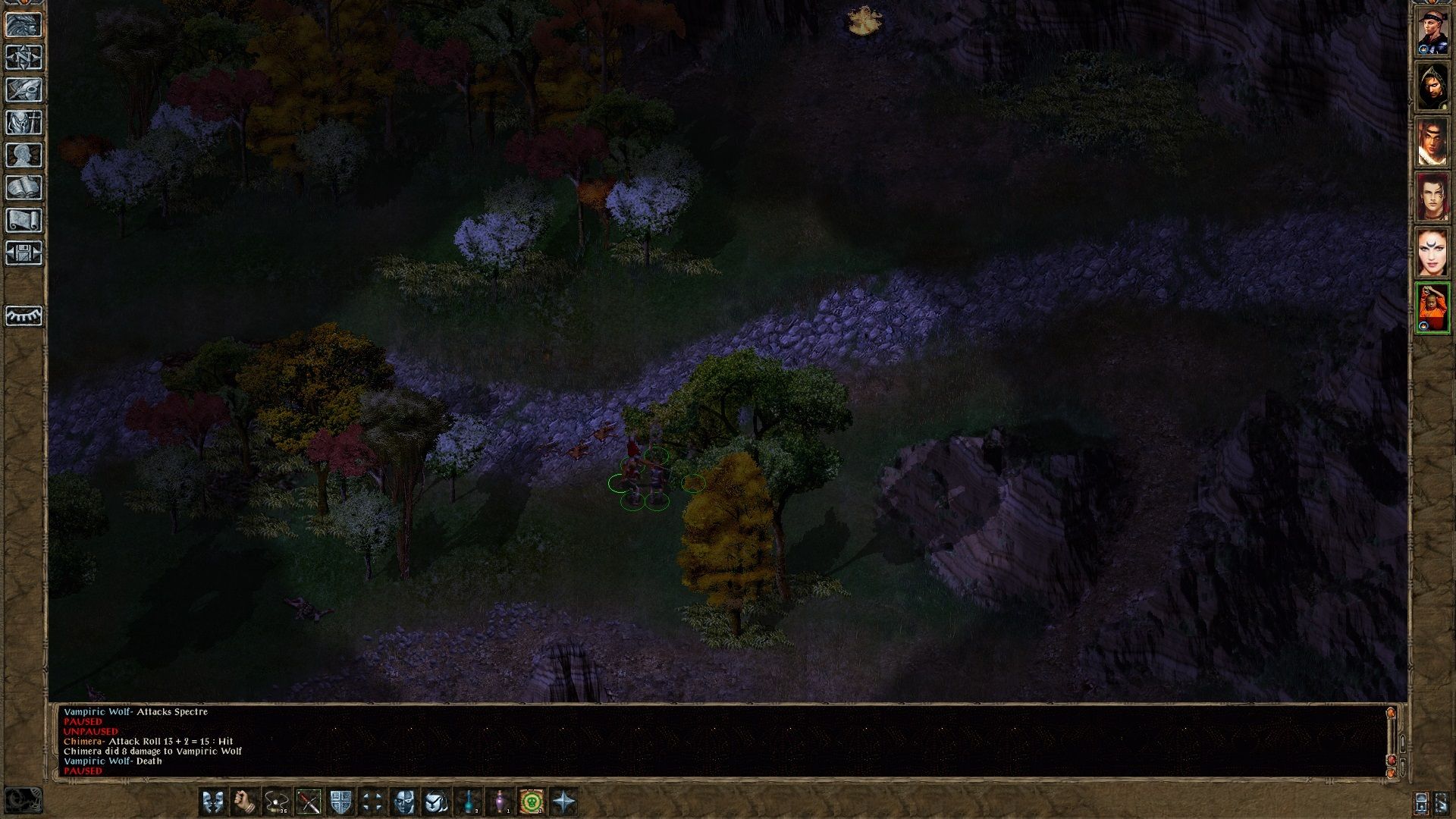This screenshot has height=819, width=1456.
Task: Open the inventory screen button
Action: (24, 123)
